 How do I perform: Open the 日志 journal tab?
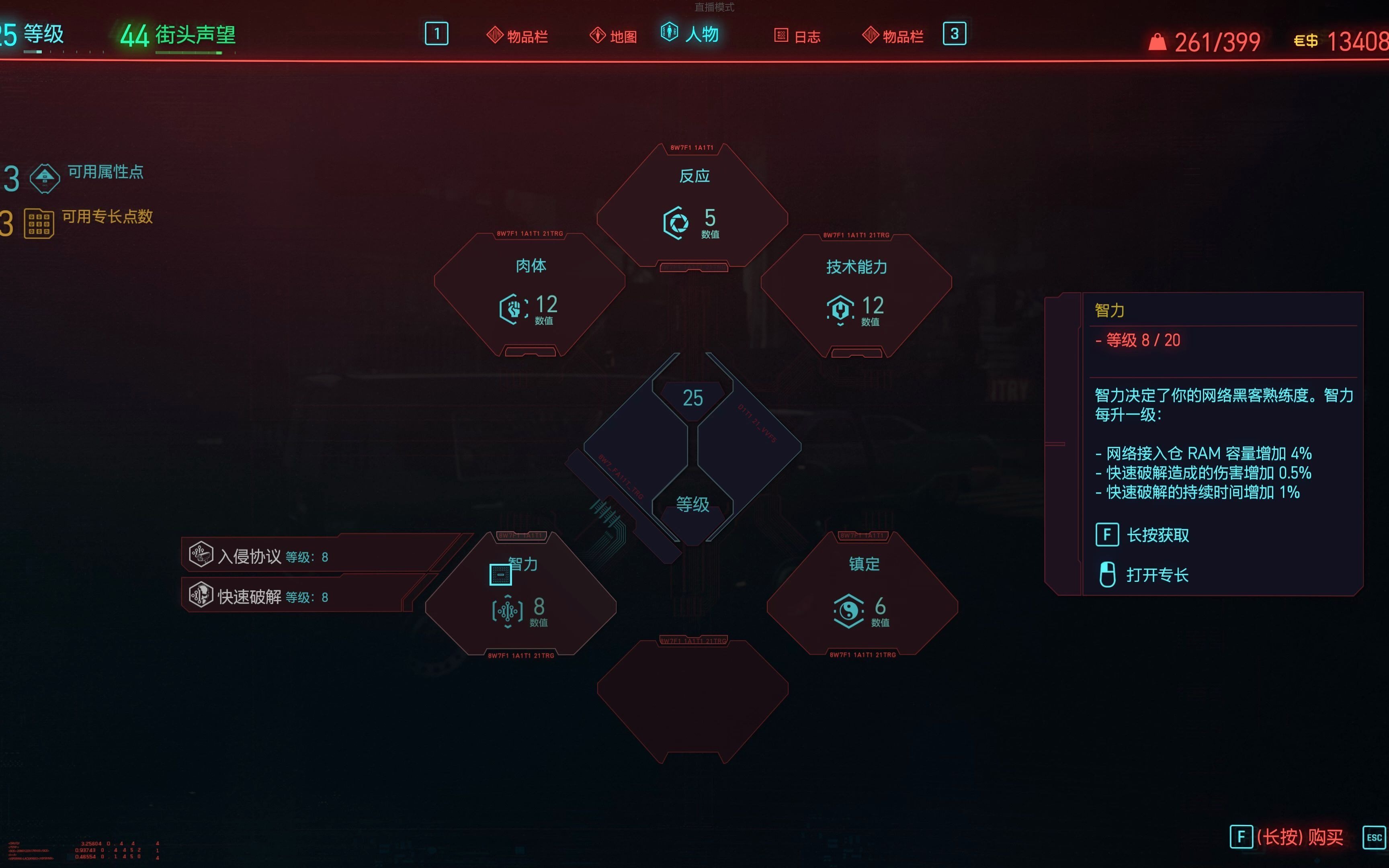click(x=798, y=36)
